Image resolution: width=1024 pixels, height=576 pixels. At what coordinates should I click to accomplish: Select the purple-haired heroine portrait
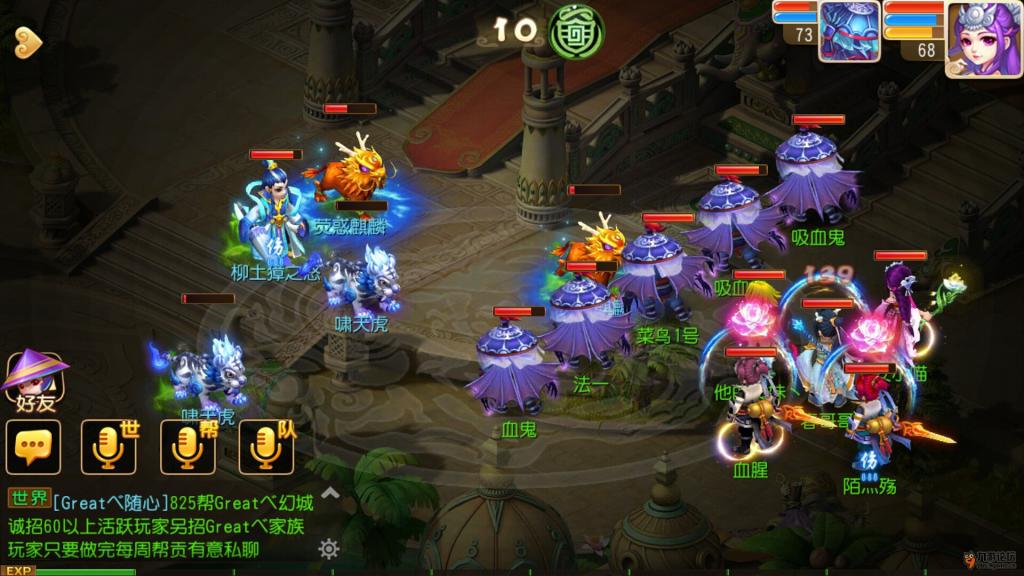982,39
